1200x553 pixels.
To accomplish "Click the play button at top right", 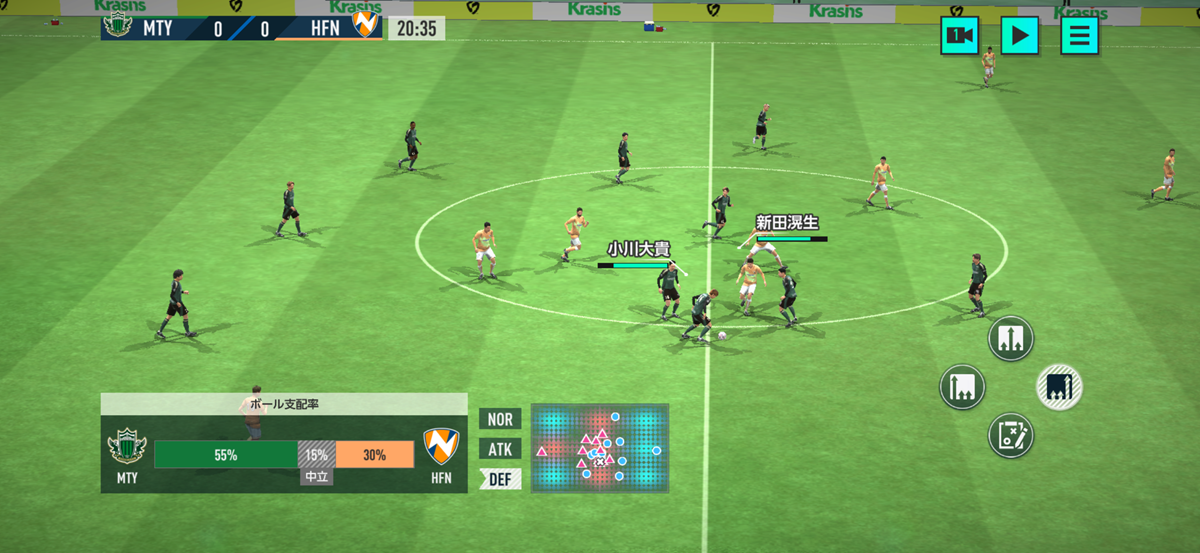I will pos(1019,36).
